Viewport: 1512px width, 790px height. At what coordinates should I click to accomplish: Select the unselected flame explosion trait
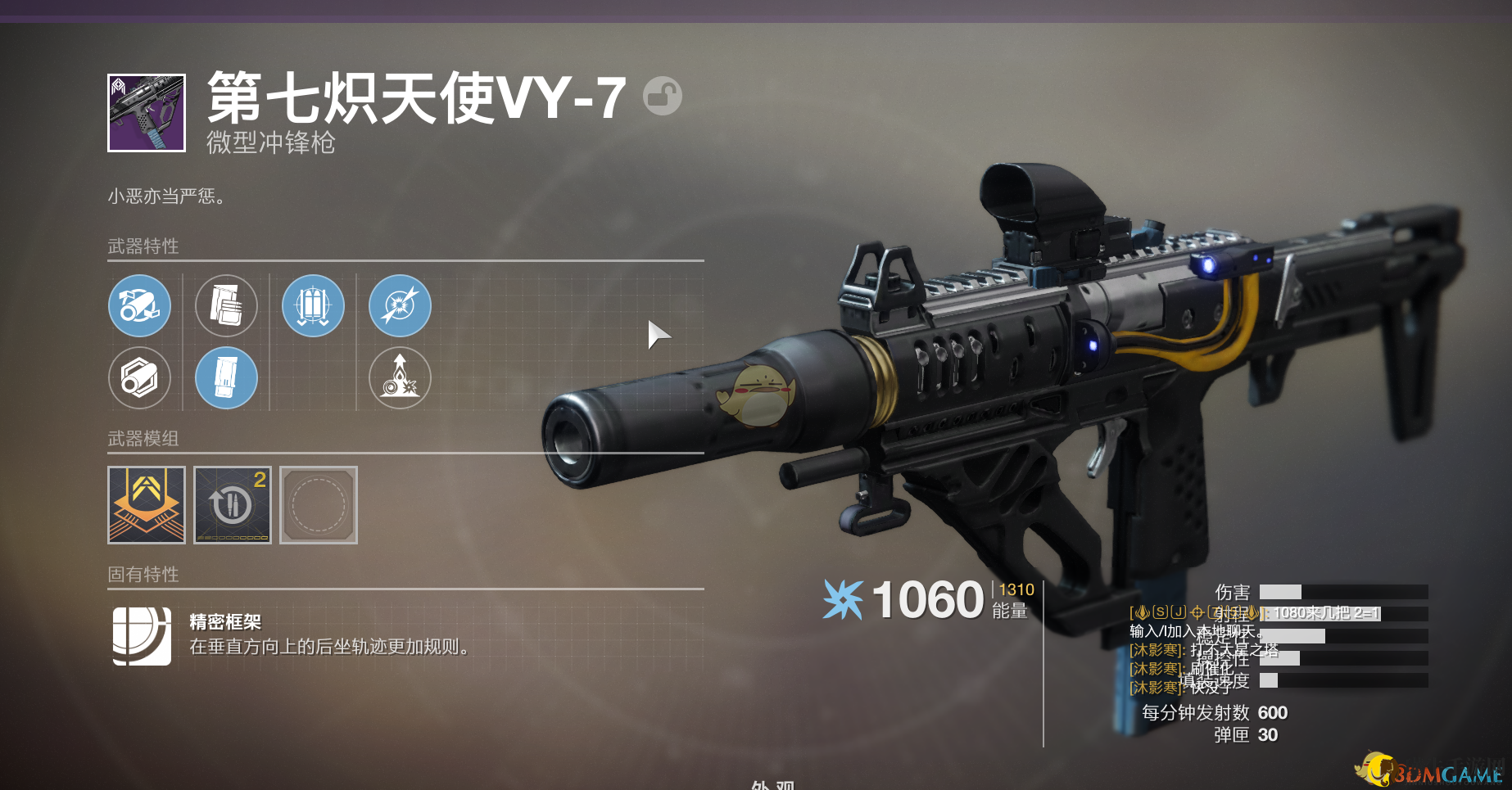pyautogui.click(x=401, y=378)
